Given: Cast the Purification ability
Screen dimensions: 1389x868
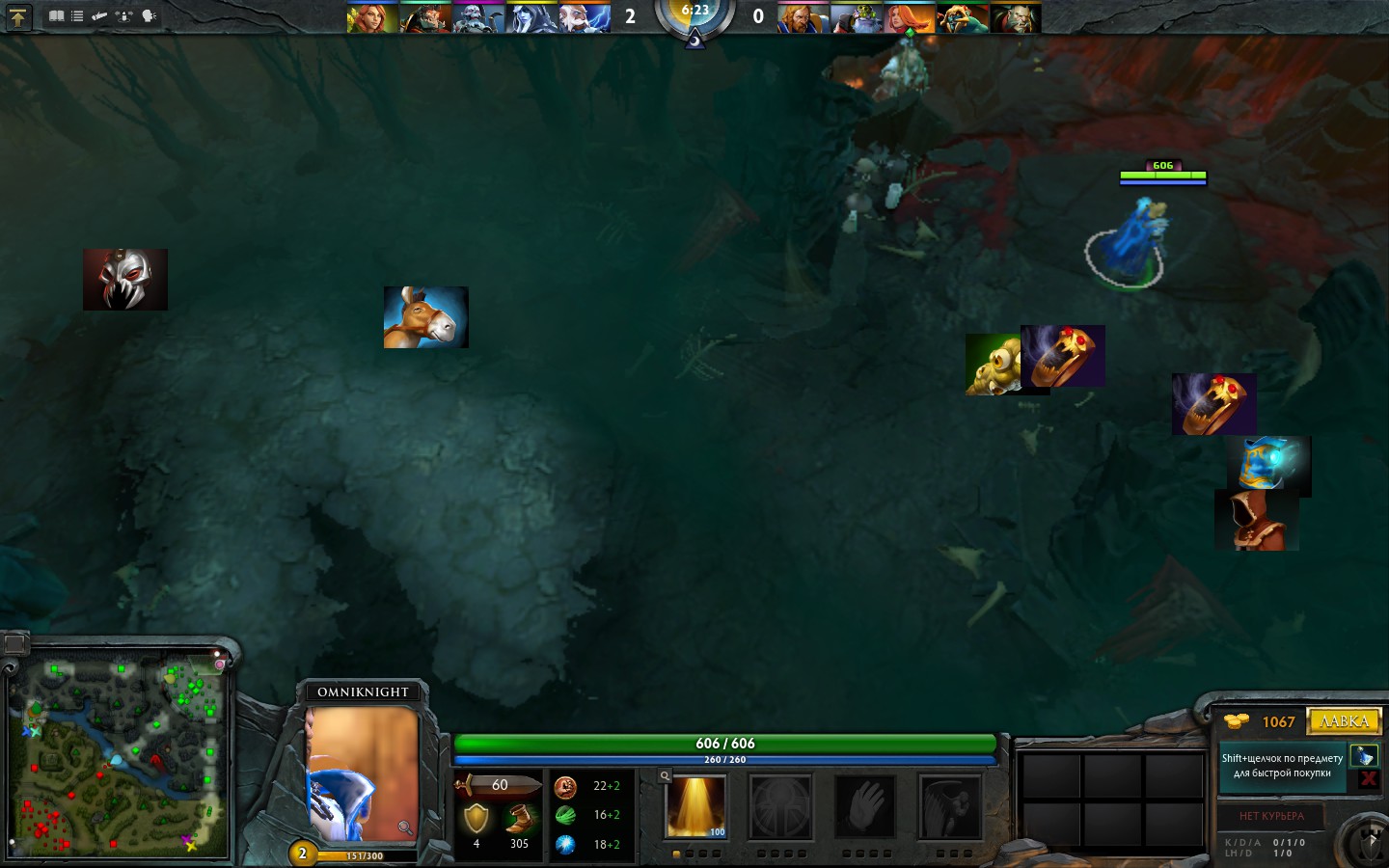Looking at the screenshot, I should click(x=695, y=806).
